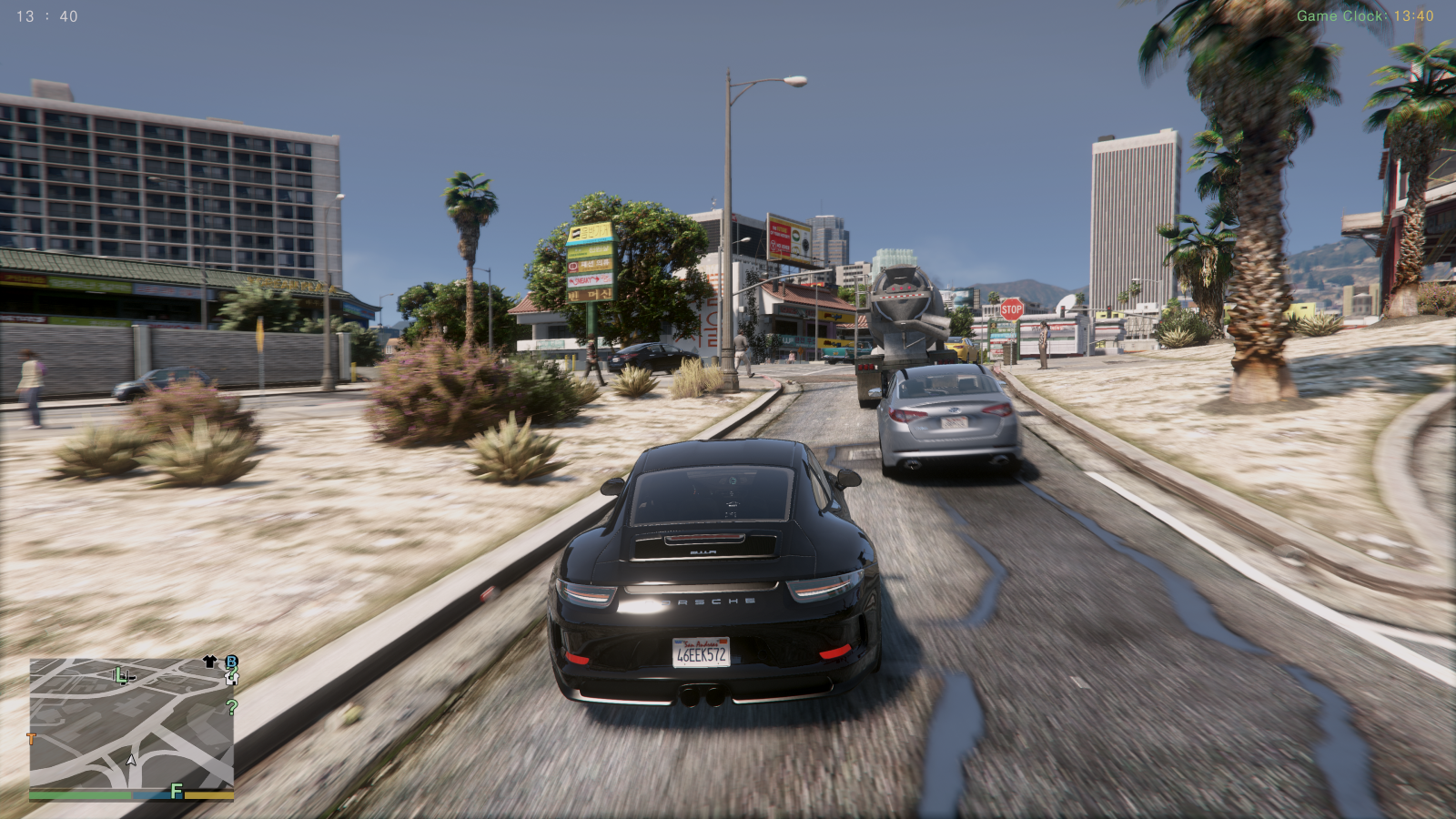Viewport: 1456px width, 819px height.
Task: Click the green health segment of the status bar
Action: (81, 795)
